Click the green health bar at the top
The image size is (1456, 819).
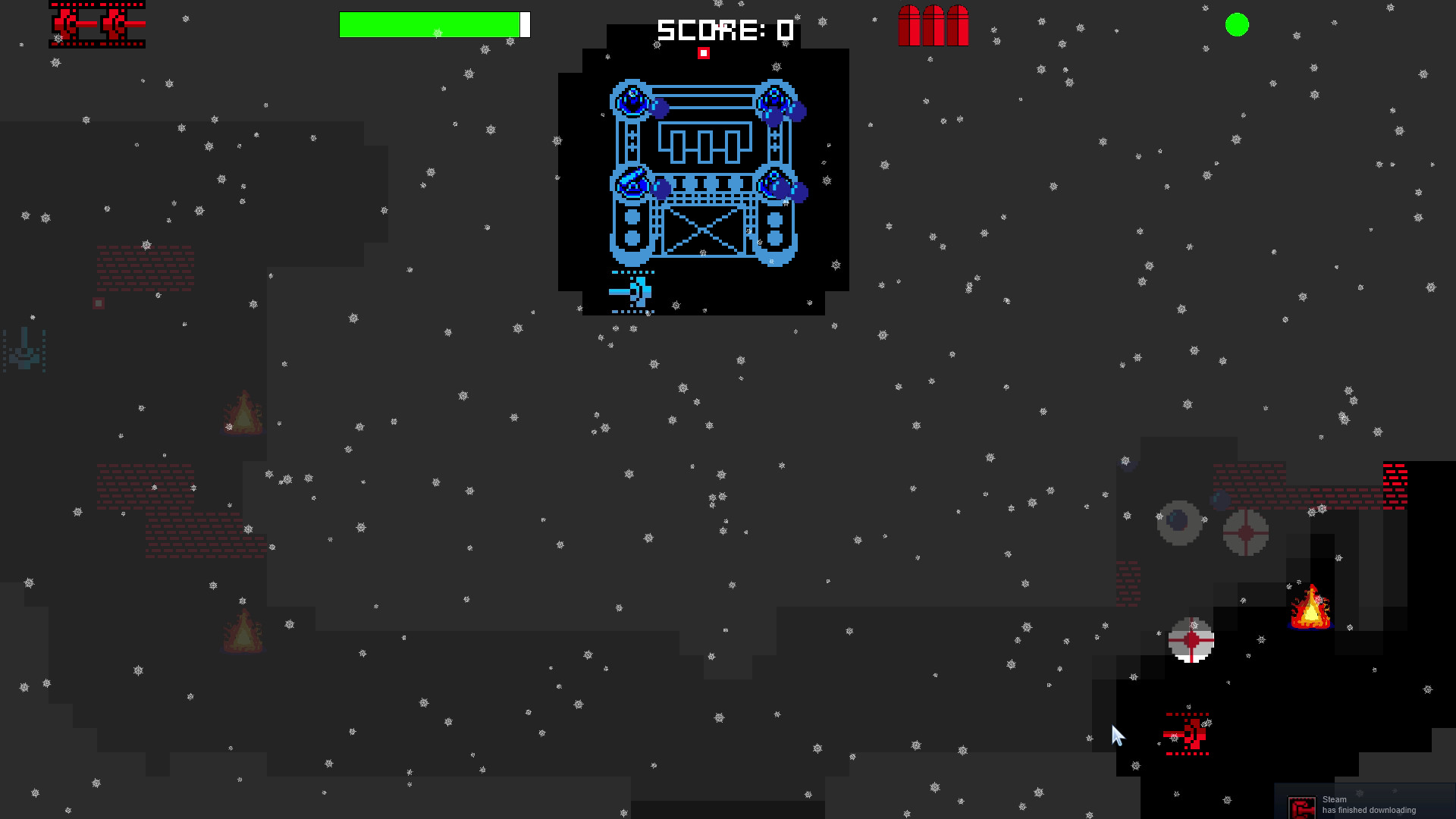click(429, 24)
